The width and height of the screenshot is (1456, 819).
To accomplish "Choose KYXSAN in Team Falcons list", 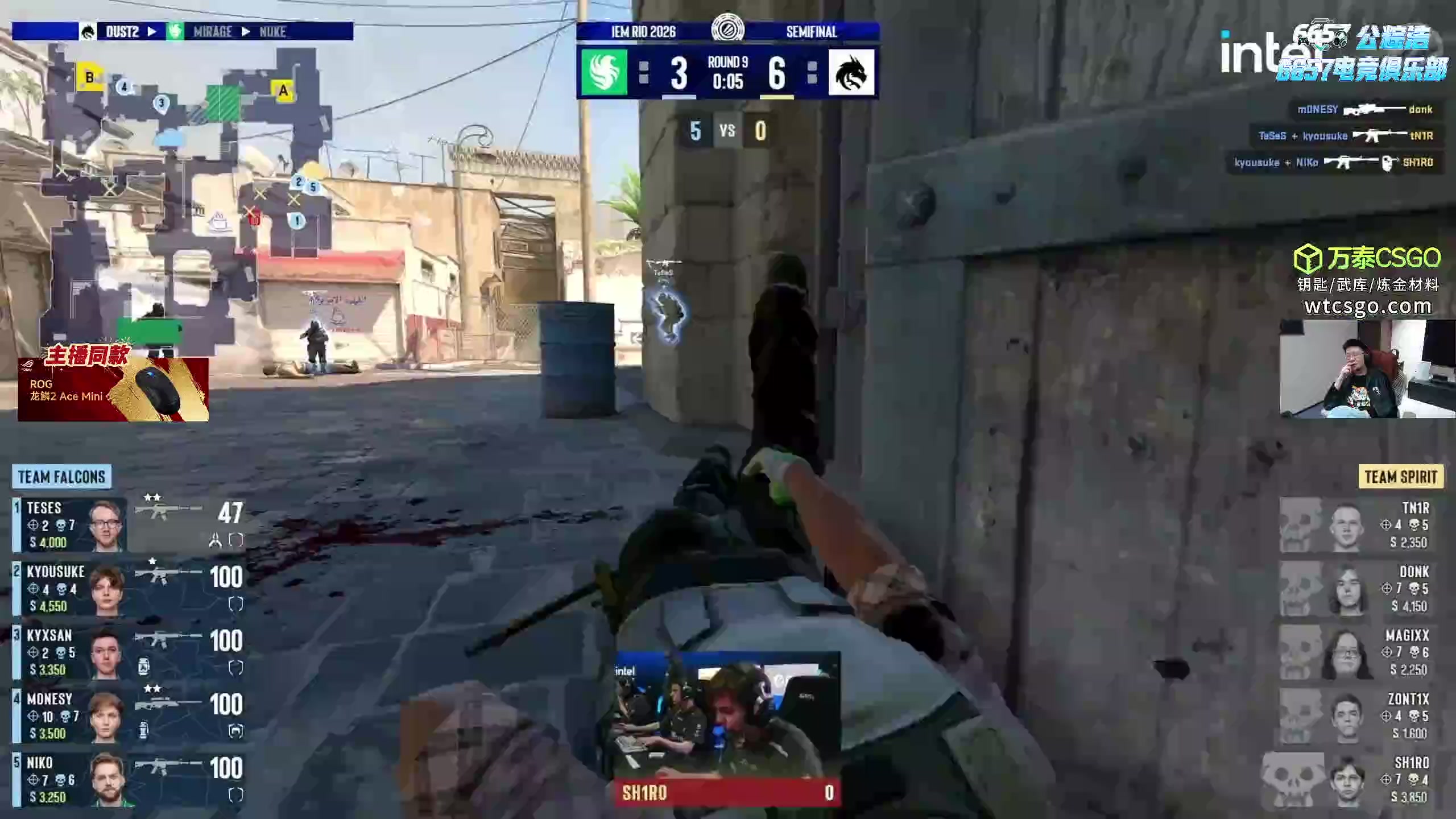I will pos(129,652).
